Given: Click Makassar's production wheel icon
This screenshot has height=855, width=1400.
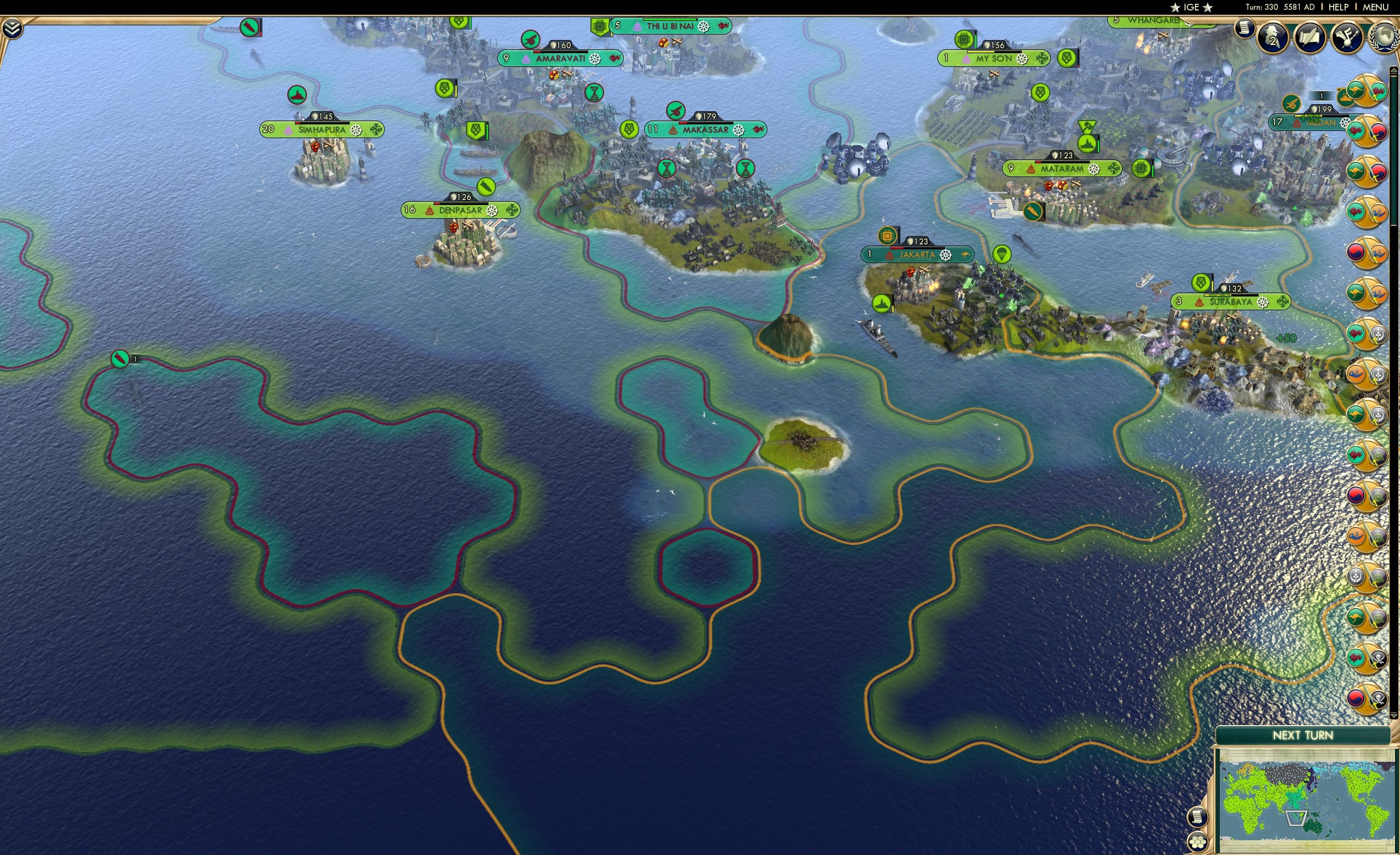Looking at the screenshot, I should (x=740, y=129).
